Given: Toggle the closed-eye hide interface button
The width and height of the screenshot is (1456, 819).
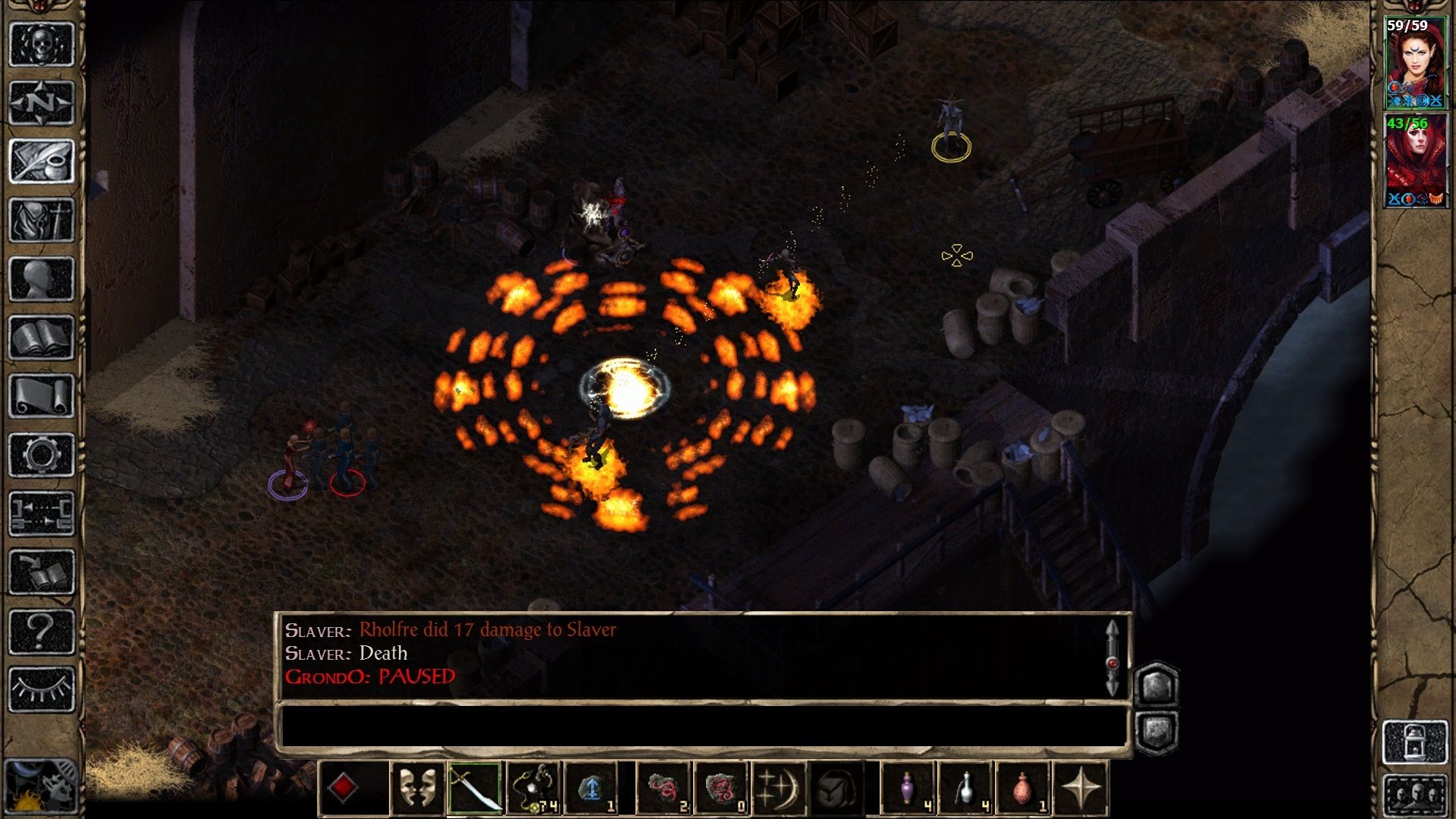Looking at the screenshot, I should click(42, 689).
